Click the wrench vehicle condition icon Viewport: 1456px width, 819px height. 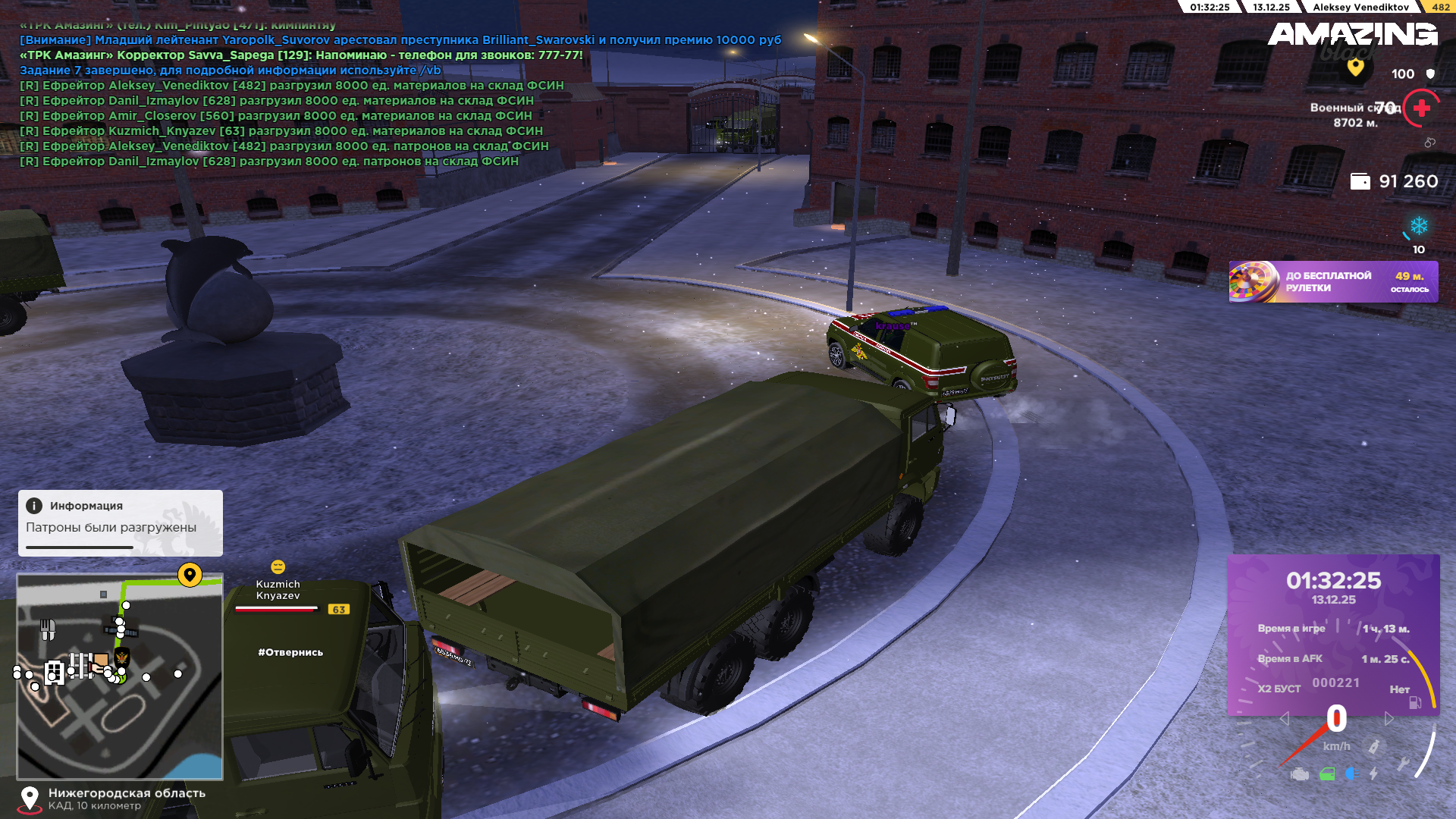[x=1403, y=764]
